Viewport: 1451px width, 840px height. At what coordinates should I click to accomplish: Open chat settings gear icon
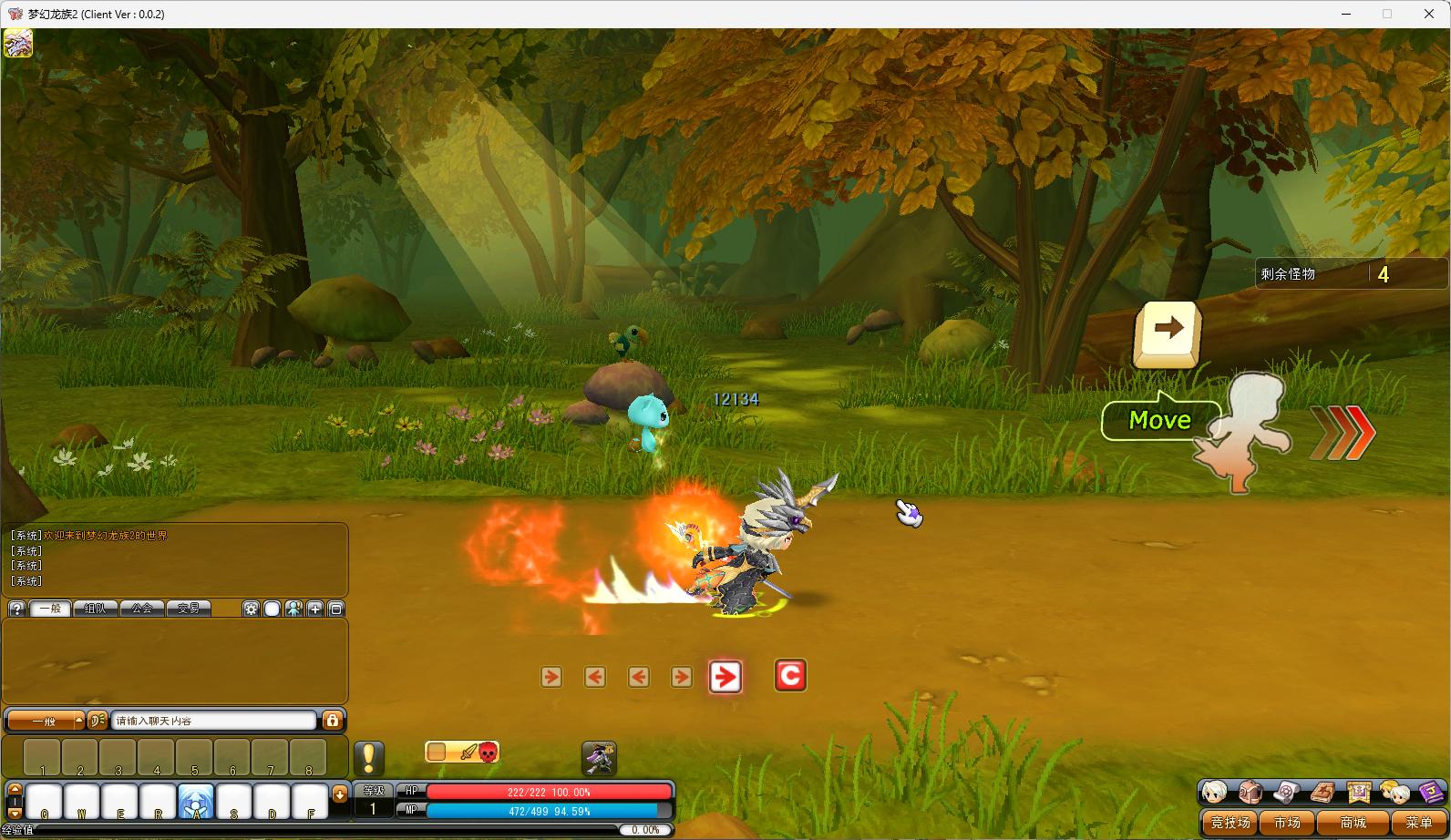coord(251,609)
